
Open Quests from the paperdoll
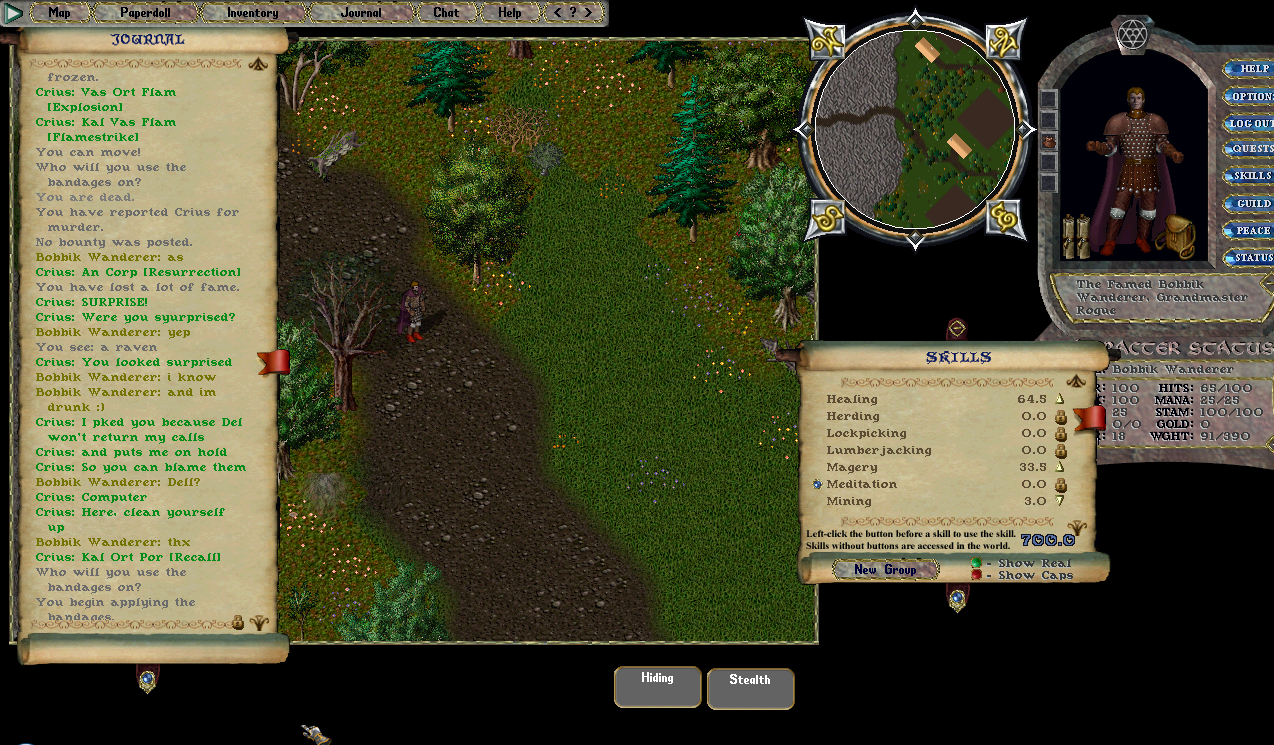pos(1249,149)
